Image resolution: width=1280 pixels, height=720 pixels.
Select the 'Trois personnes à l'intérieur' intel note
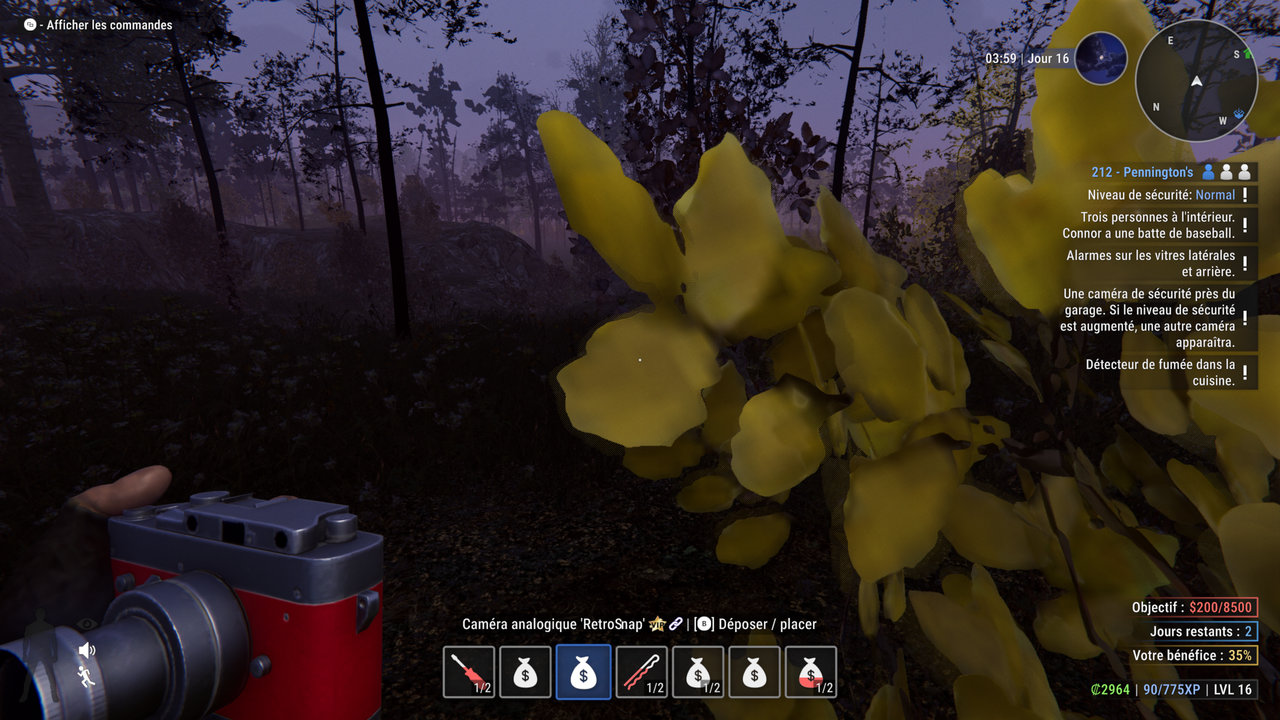pyautogui.click(x=1157, y=225)
